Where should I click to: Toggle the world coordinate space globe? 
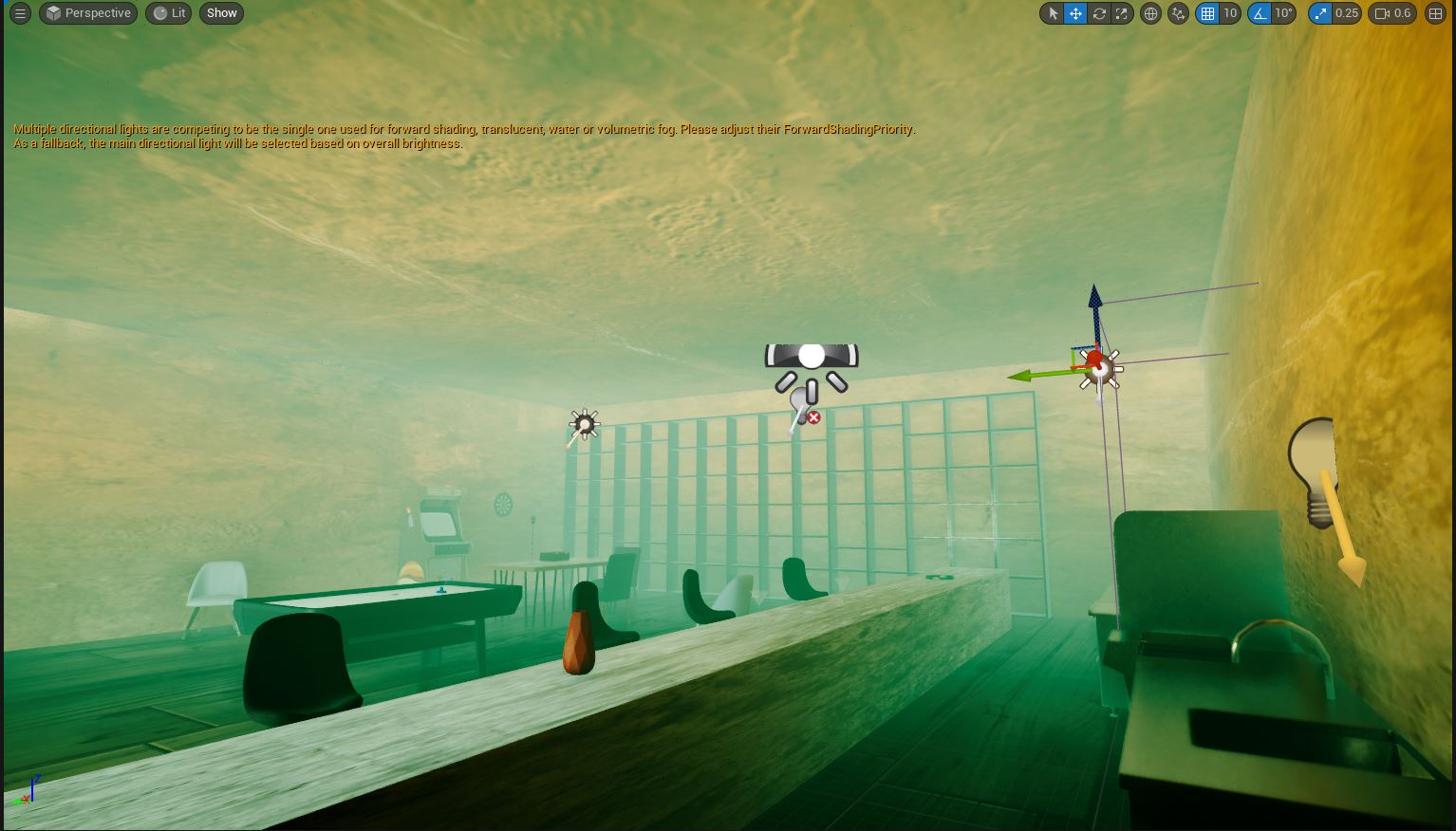point(1150,13)
